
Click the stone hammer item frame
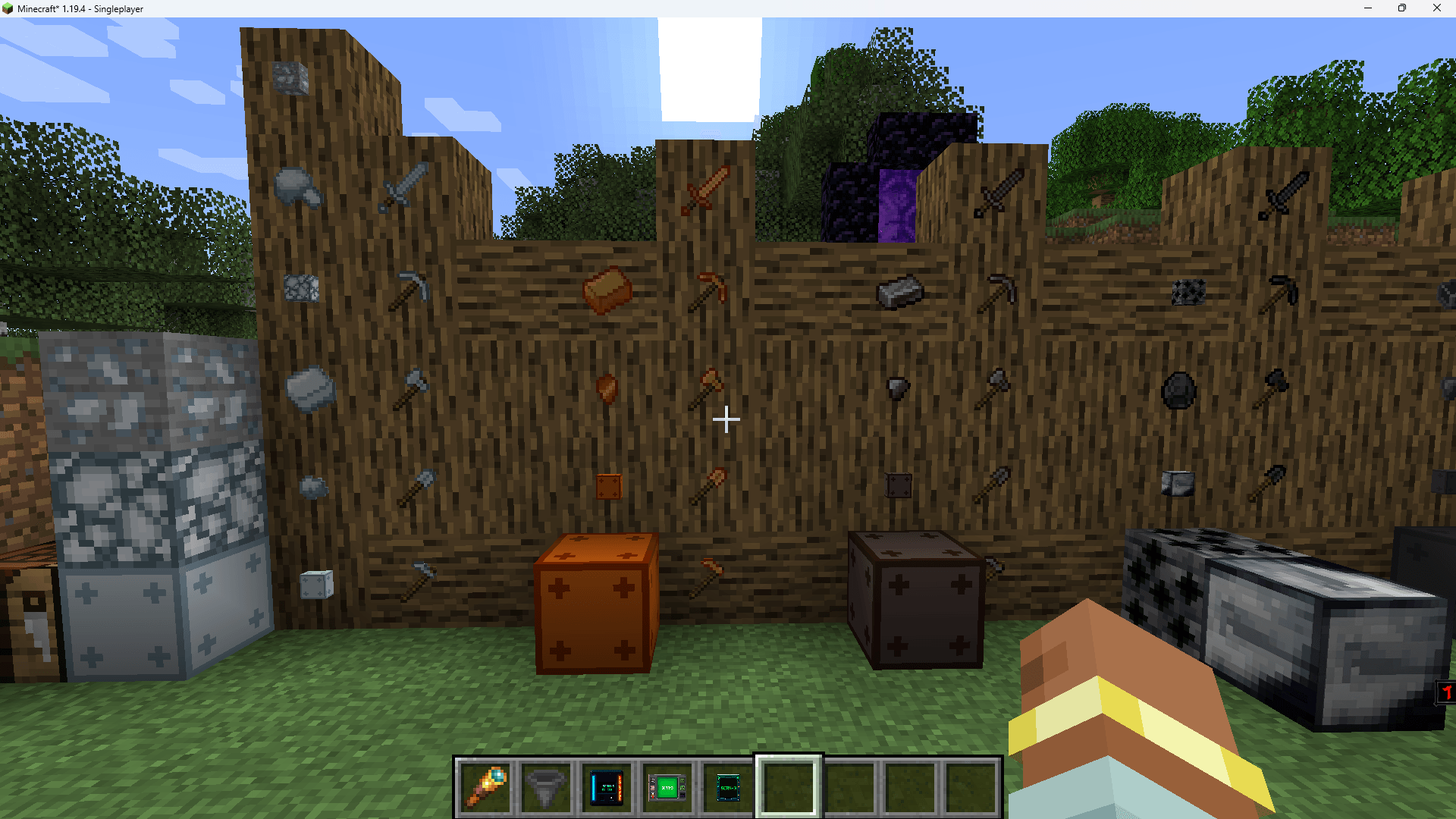click(x=416, y=388)
